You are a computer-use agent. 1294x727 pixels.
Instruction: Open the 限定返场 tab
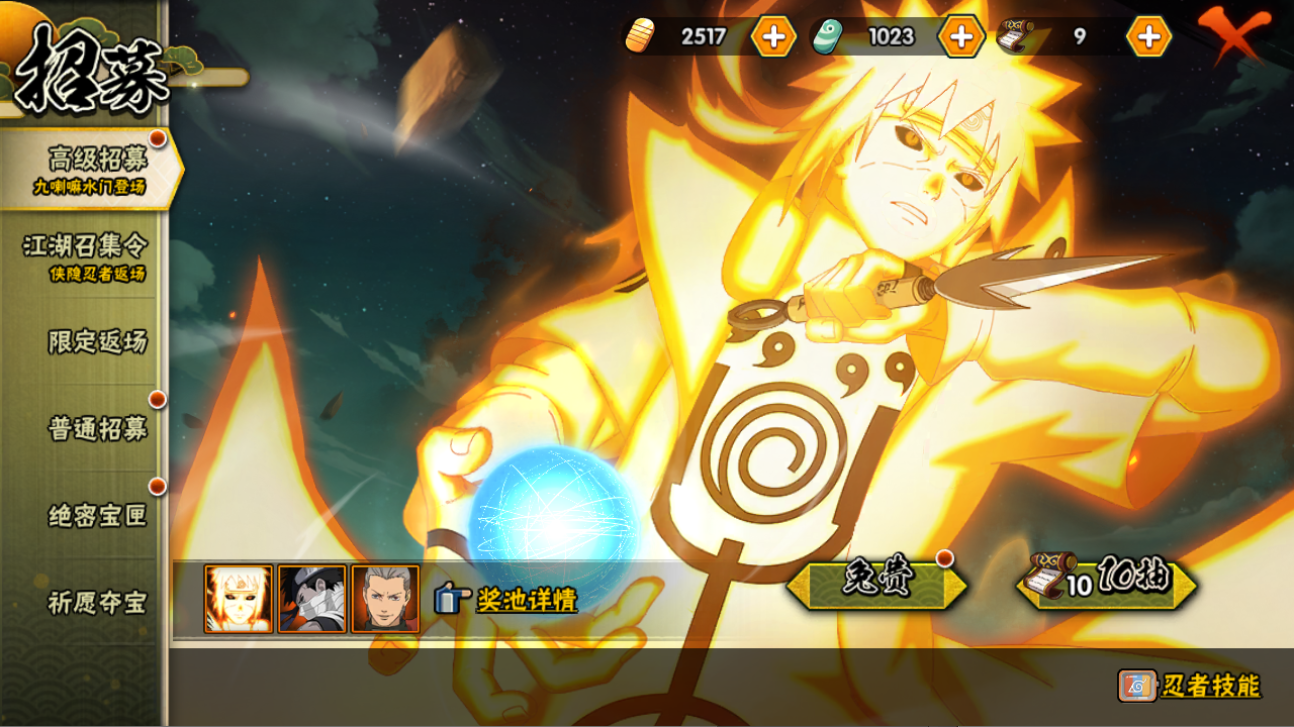(96, 342)
